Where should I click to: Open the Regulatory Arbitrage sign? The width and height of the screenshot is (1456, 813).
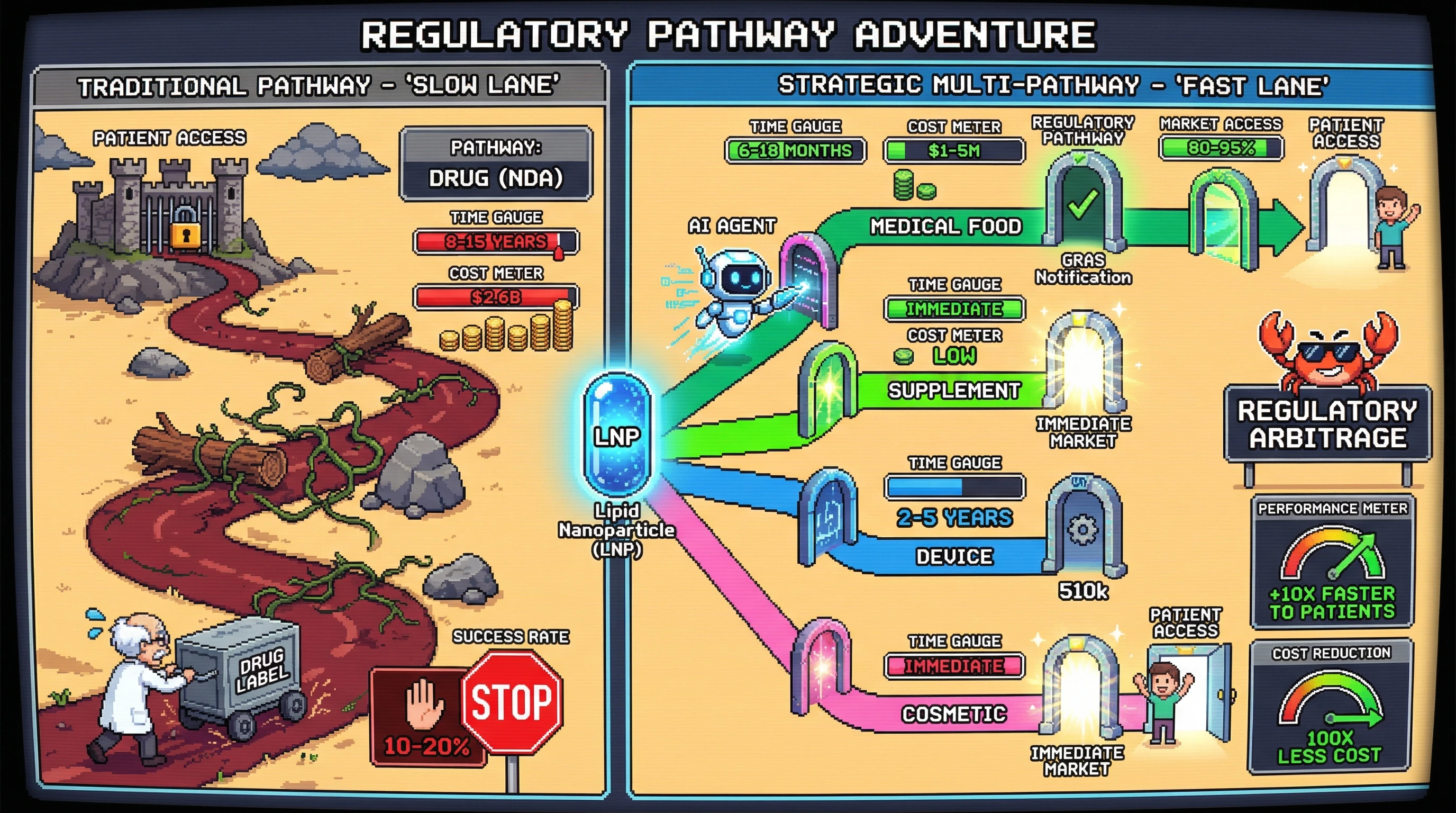(x=1327, y=424)
